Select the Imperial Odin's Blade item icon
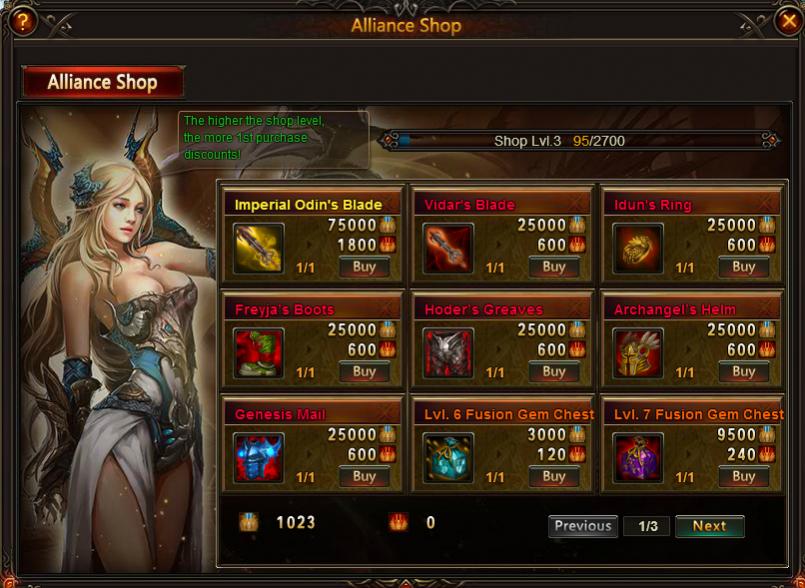 click(x=259, y=249)
